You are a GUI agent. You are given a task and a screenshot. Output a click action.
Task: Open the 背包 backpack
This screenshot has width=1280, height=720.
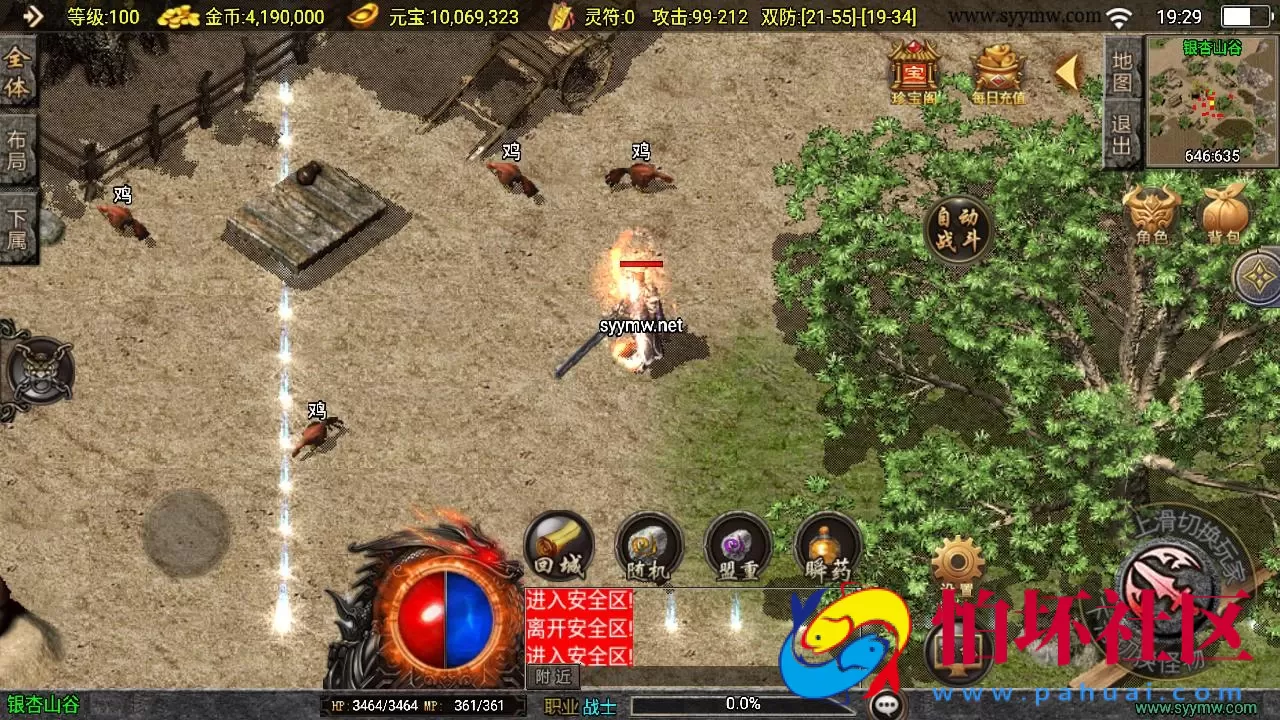point(1223,214)
